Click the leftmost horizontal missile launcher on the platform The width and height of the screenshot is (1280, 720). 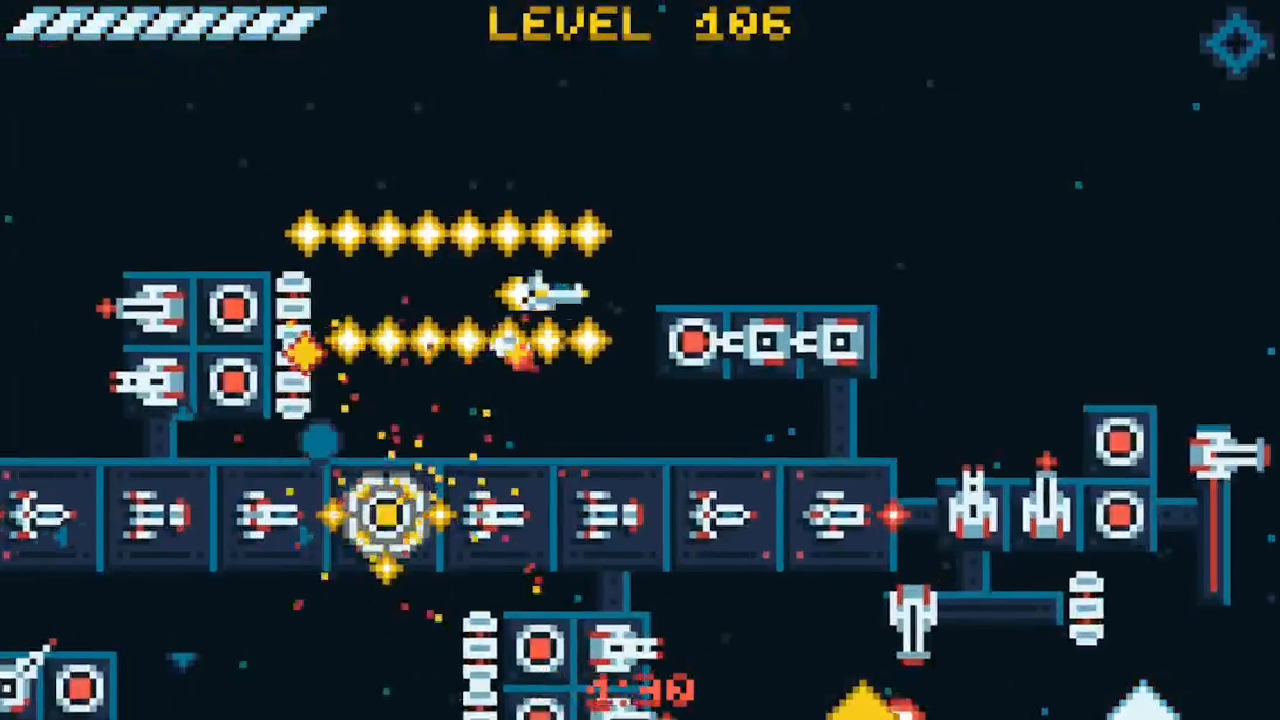pyautogui.click(x=45, y=515)
